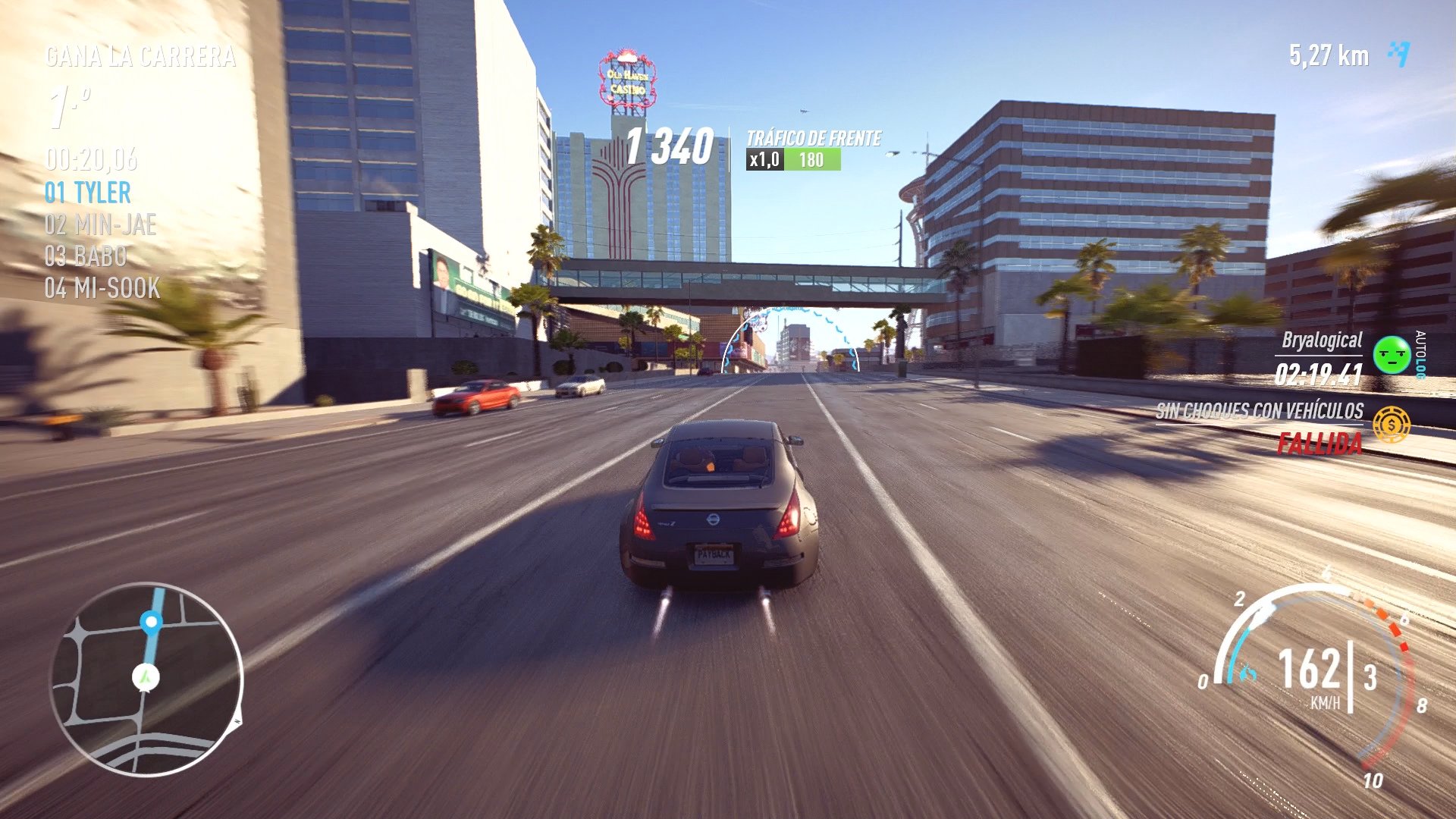Click the green 180 bonus points bar
The width and height of the screenshot is (1456, 819).
(x=812, y=160)
